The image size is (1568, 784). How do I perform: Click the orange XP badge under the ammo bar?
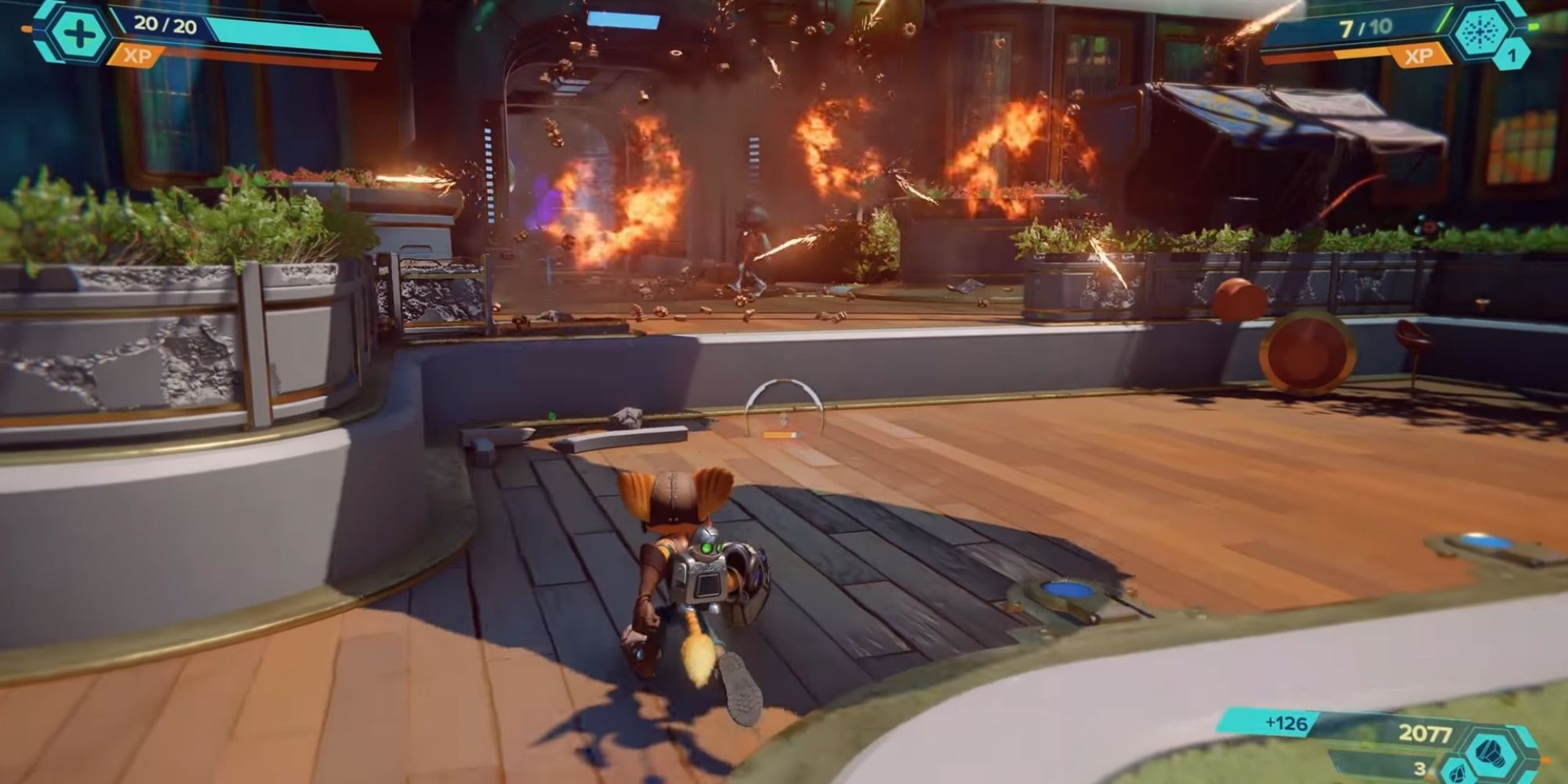pos(1419,56)
